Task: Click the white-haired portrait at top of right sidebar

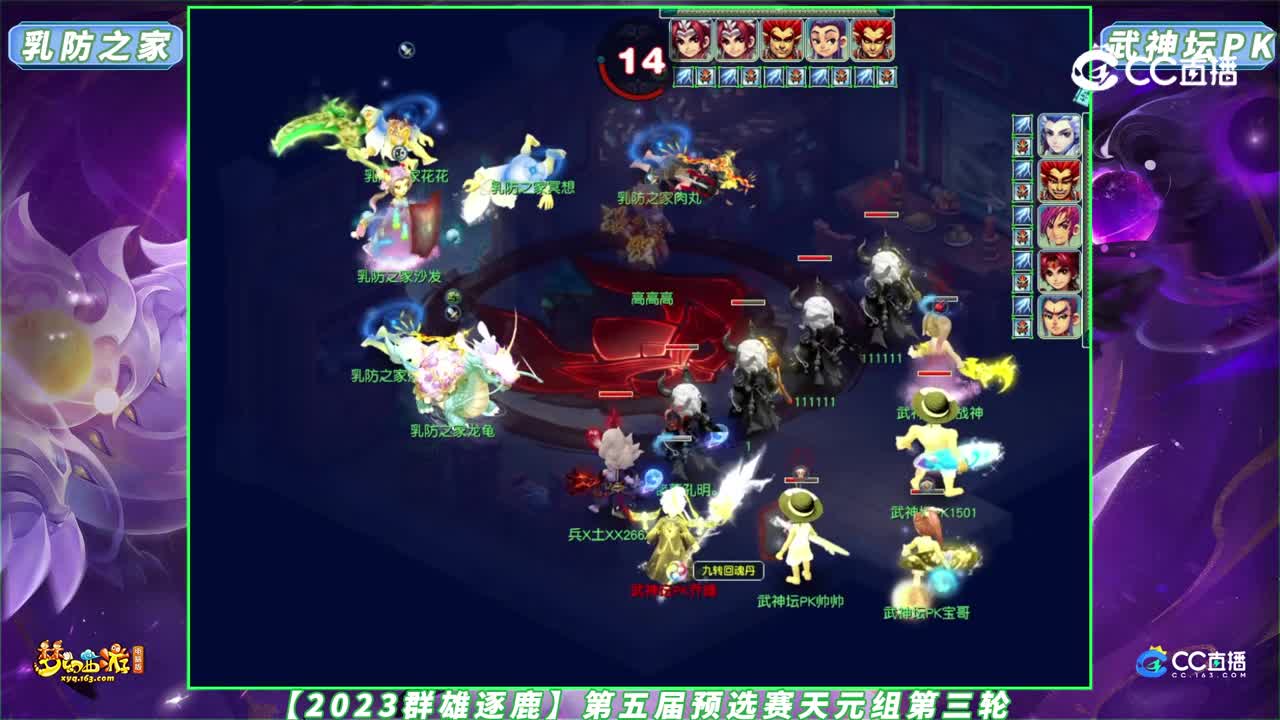Action: coord(1058,134)
